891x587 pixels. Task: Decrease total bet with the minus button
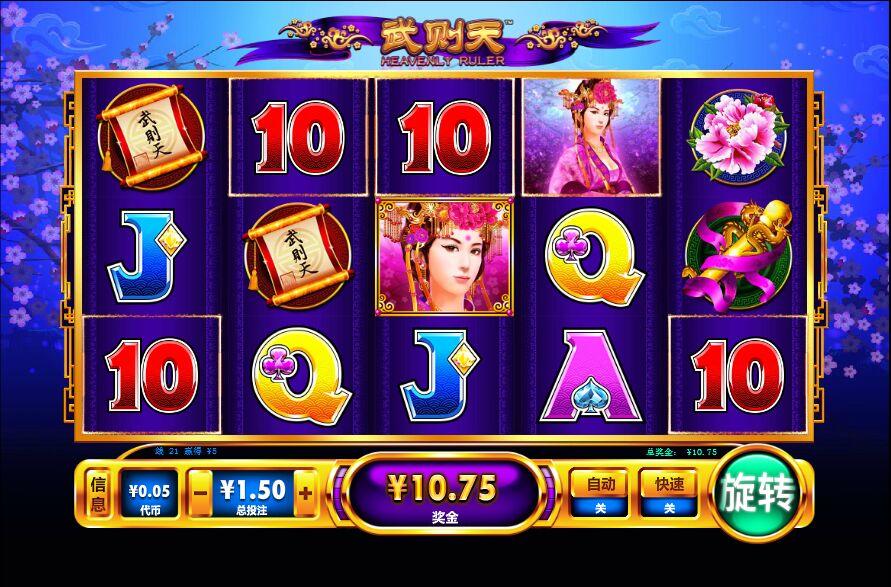click(x=200, y=492)
